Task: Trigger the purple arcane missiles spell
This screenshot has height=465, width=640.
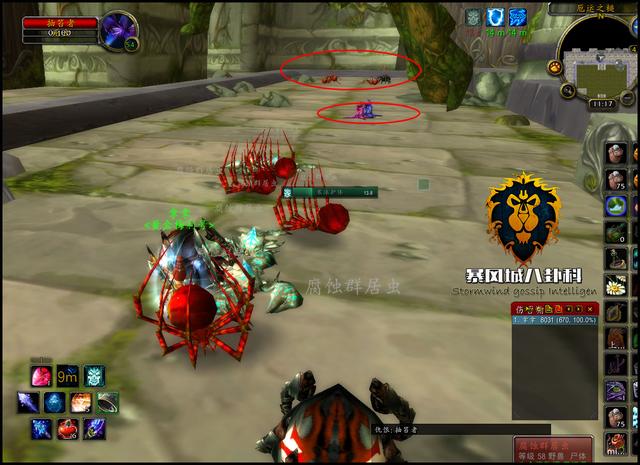Action: [x=94, y=429]
